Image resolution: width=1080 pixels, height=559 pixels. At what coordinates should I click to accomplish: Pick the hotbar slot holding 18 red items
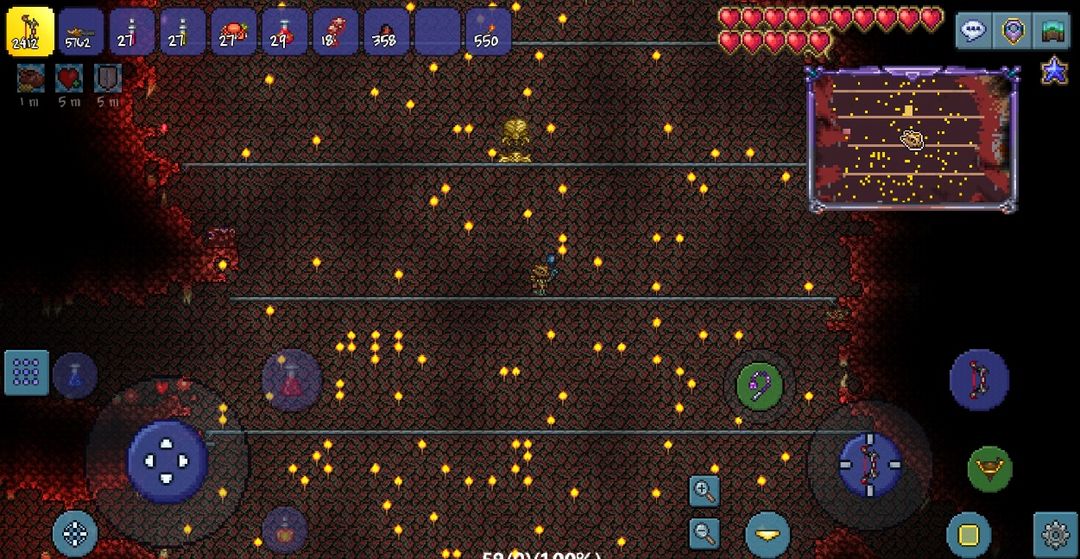click(x=335, y=31)
